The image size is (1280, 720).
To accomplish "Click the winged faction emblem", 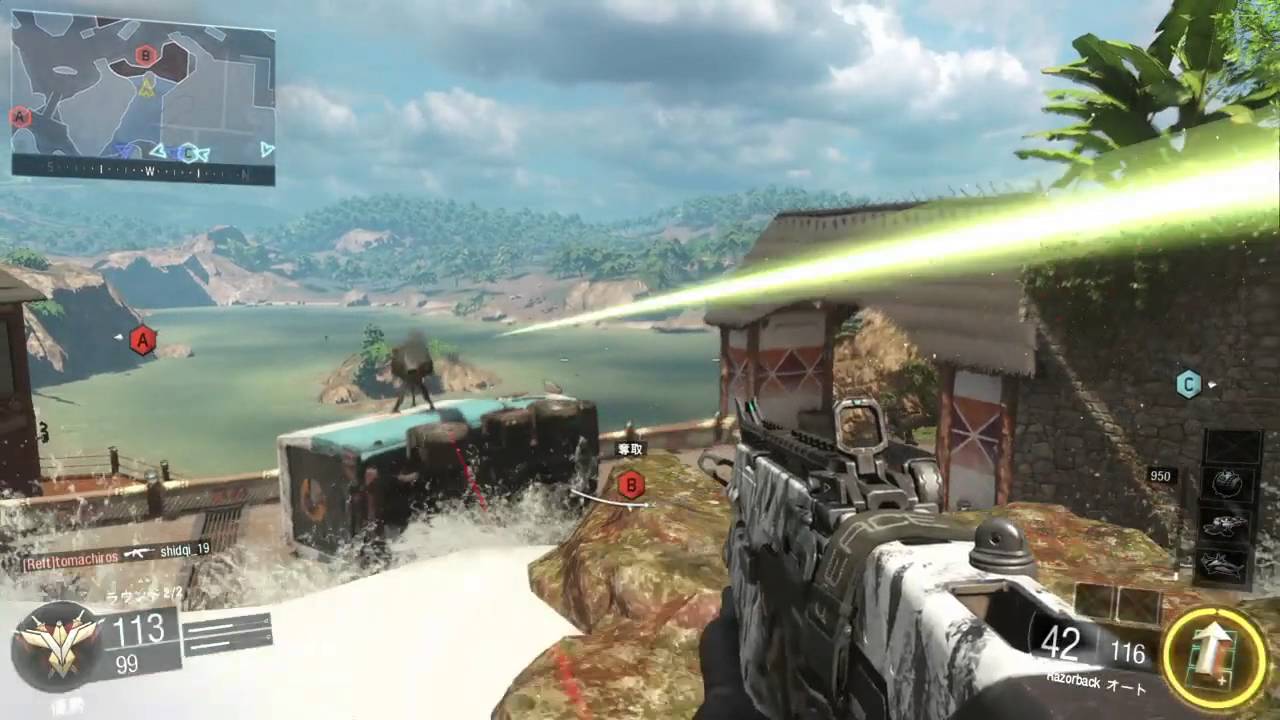I will 56,646.
